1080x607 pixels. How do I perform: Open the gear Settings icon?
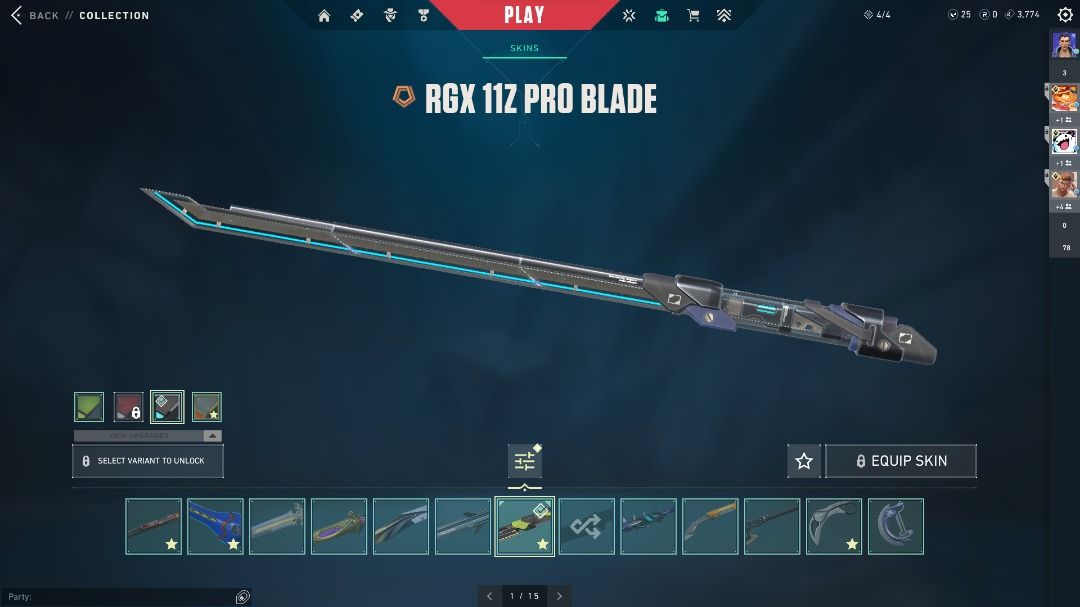click(1065, 15)
